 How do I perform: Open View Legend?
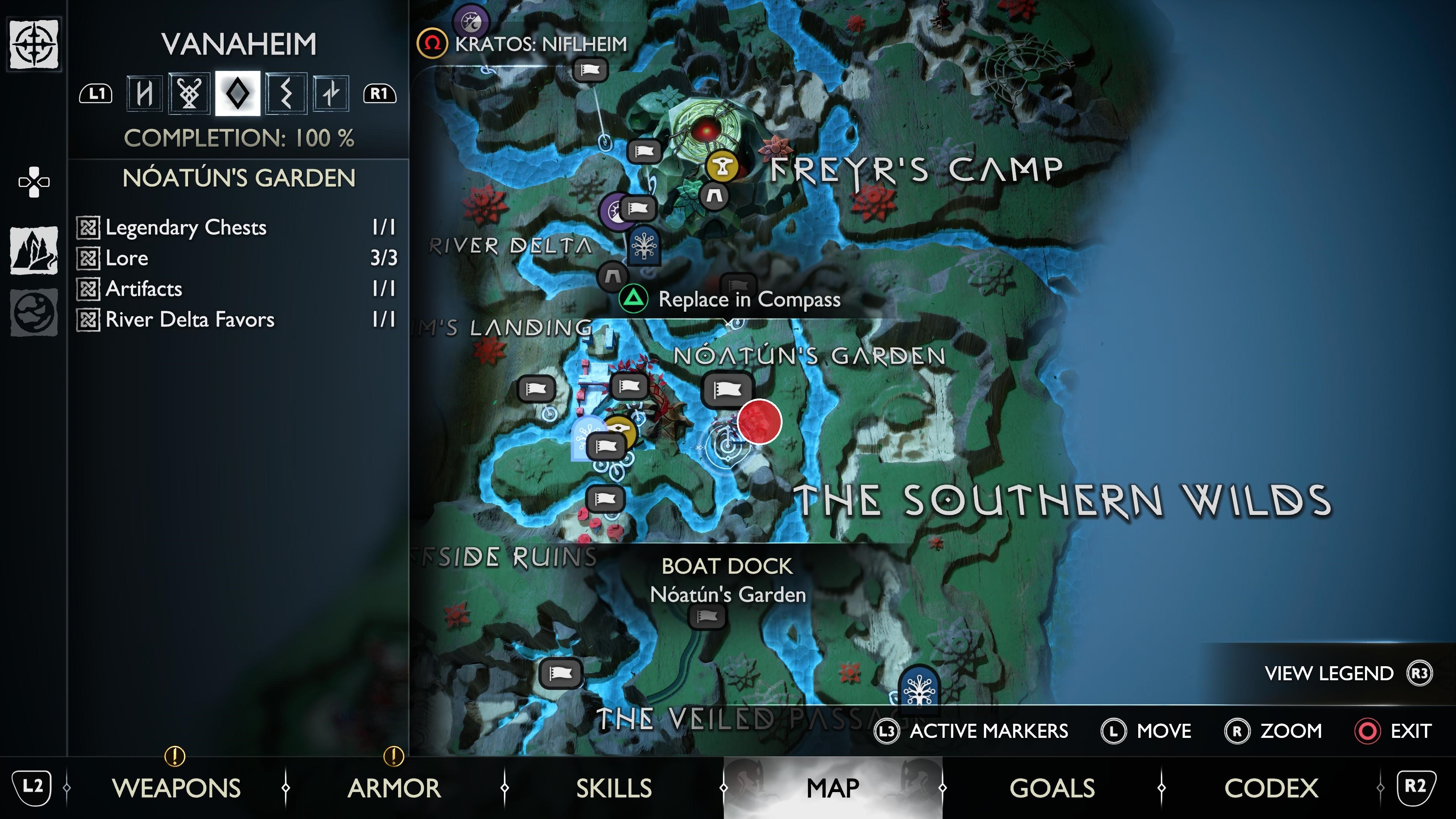pos(1341,673)
